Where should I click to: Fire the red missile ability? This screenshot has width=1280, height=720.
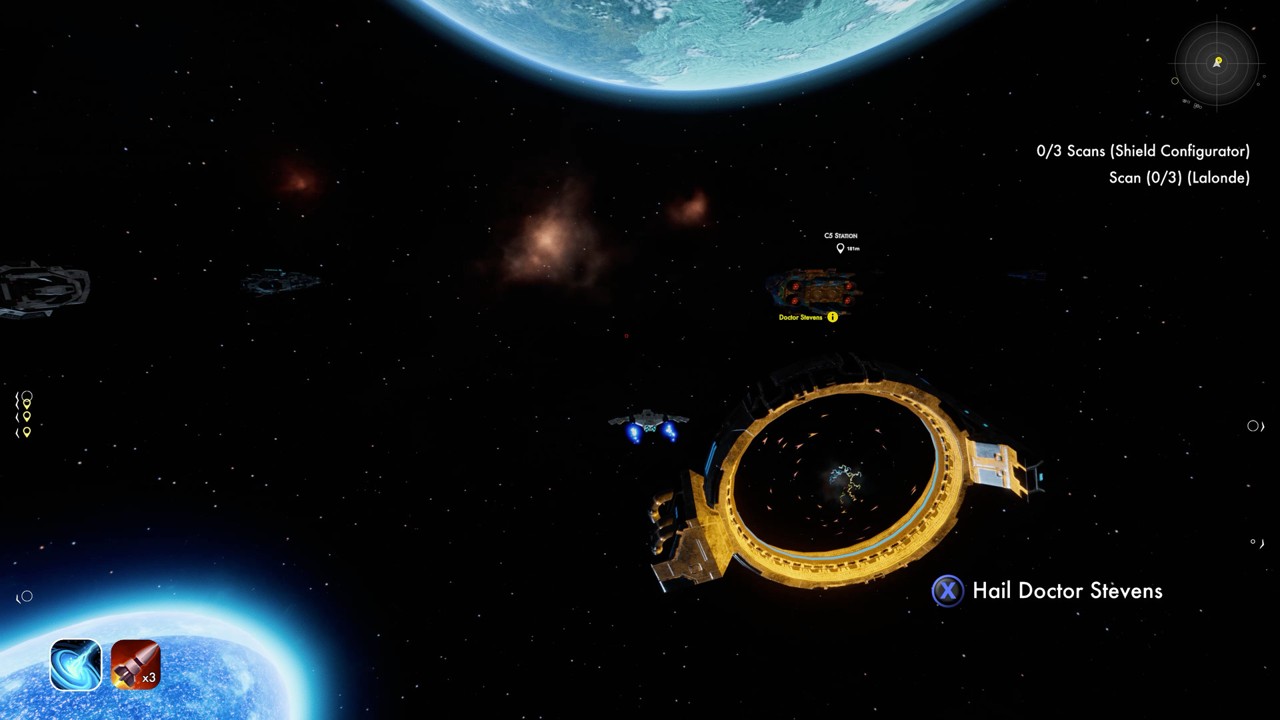135,665
